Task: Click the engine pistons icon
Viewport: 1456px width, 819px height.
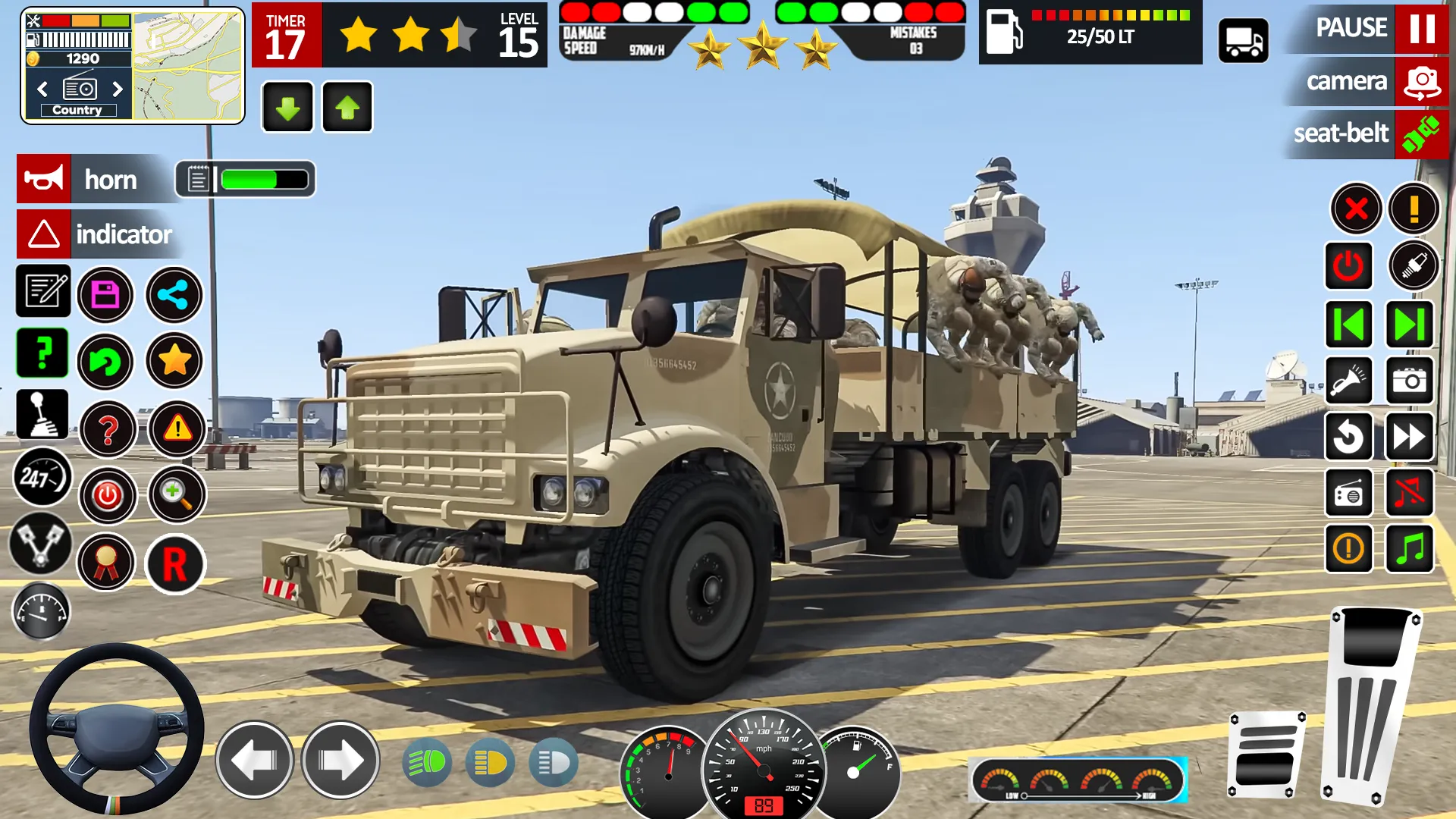Action: [42, 544]
